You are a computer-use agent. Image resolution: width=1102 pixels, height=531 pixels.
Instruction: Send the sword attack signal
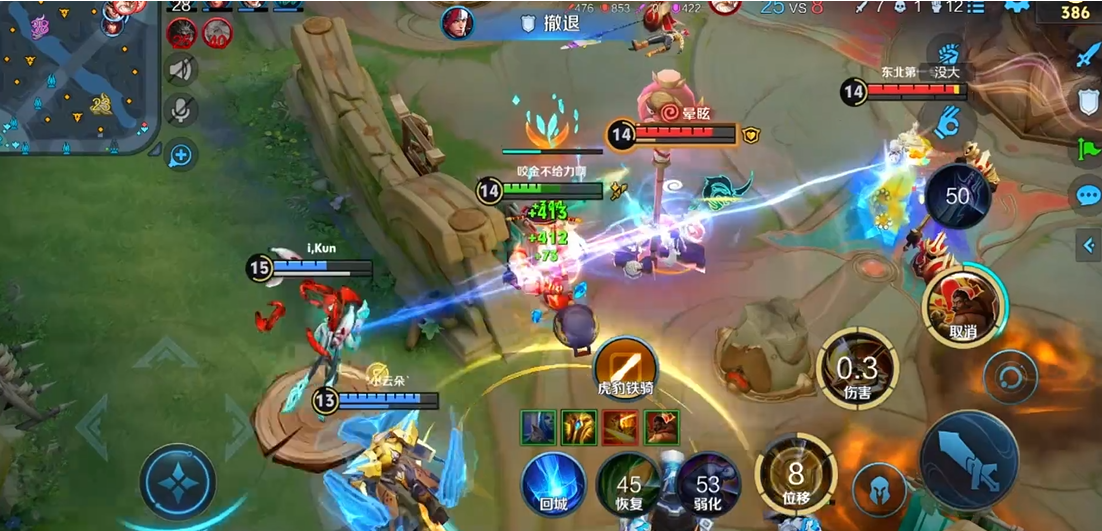pyautogui.click(x=1087, y=55)
